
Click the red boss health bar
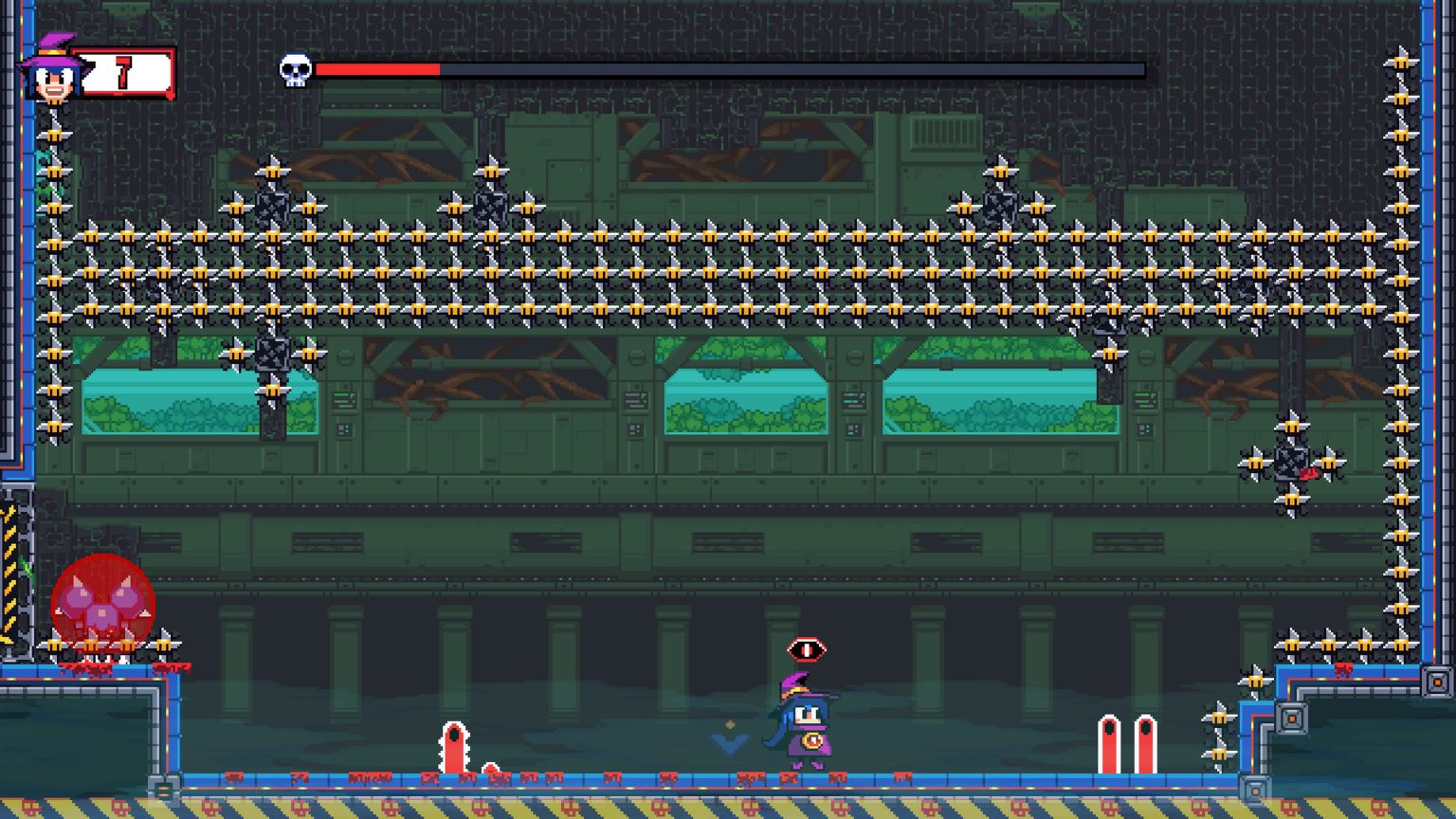click(x=379, y=69)
